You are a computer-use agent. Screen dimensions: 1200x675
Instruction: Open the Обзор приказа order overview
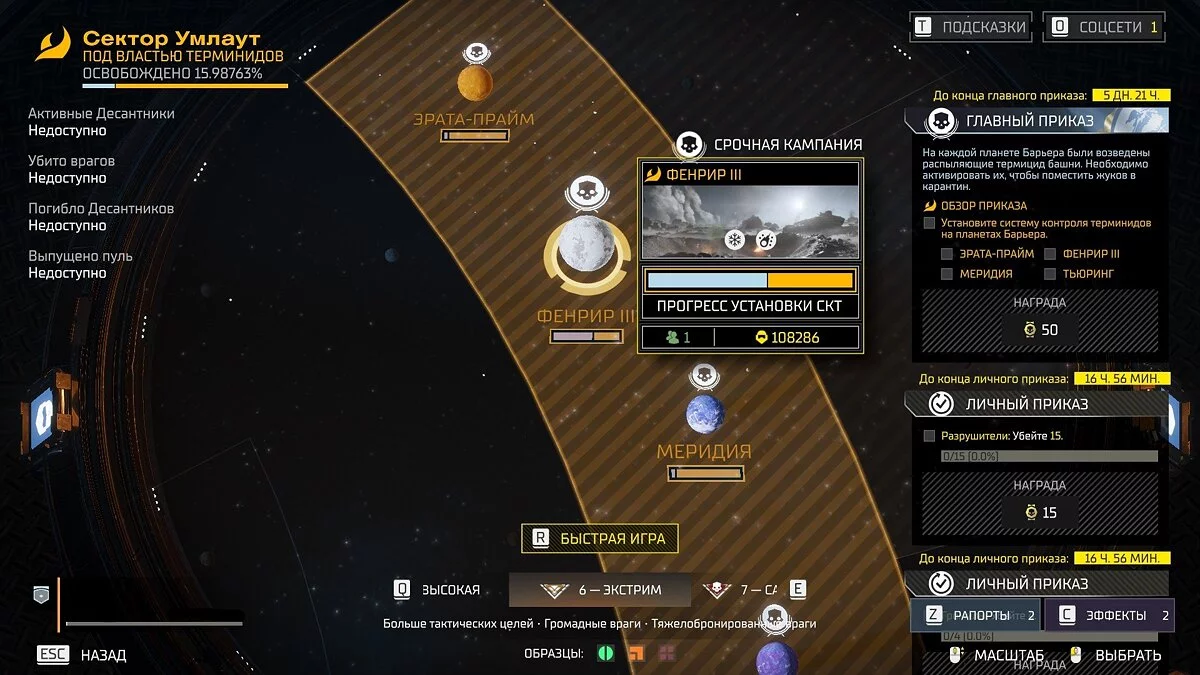click(982, 206)
